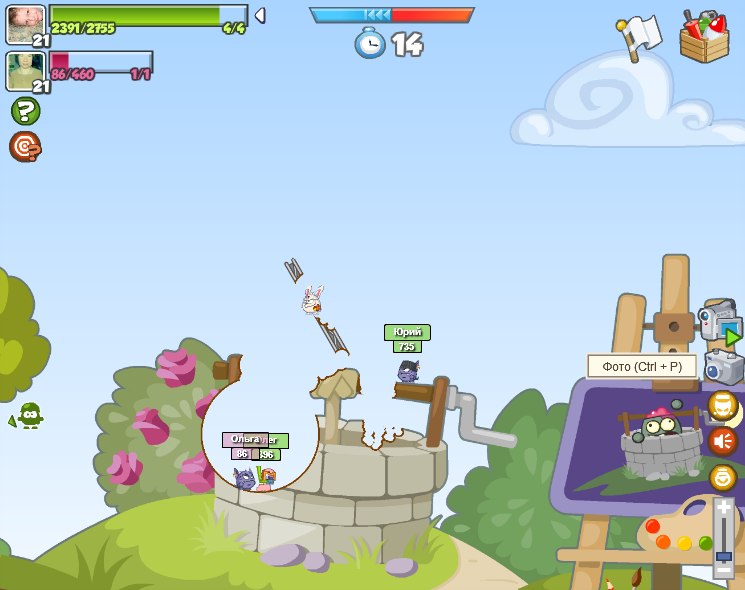Select the top player's avatar portrait
This screenshot has height=590, width=745.
(24, 22)
